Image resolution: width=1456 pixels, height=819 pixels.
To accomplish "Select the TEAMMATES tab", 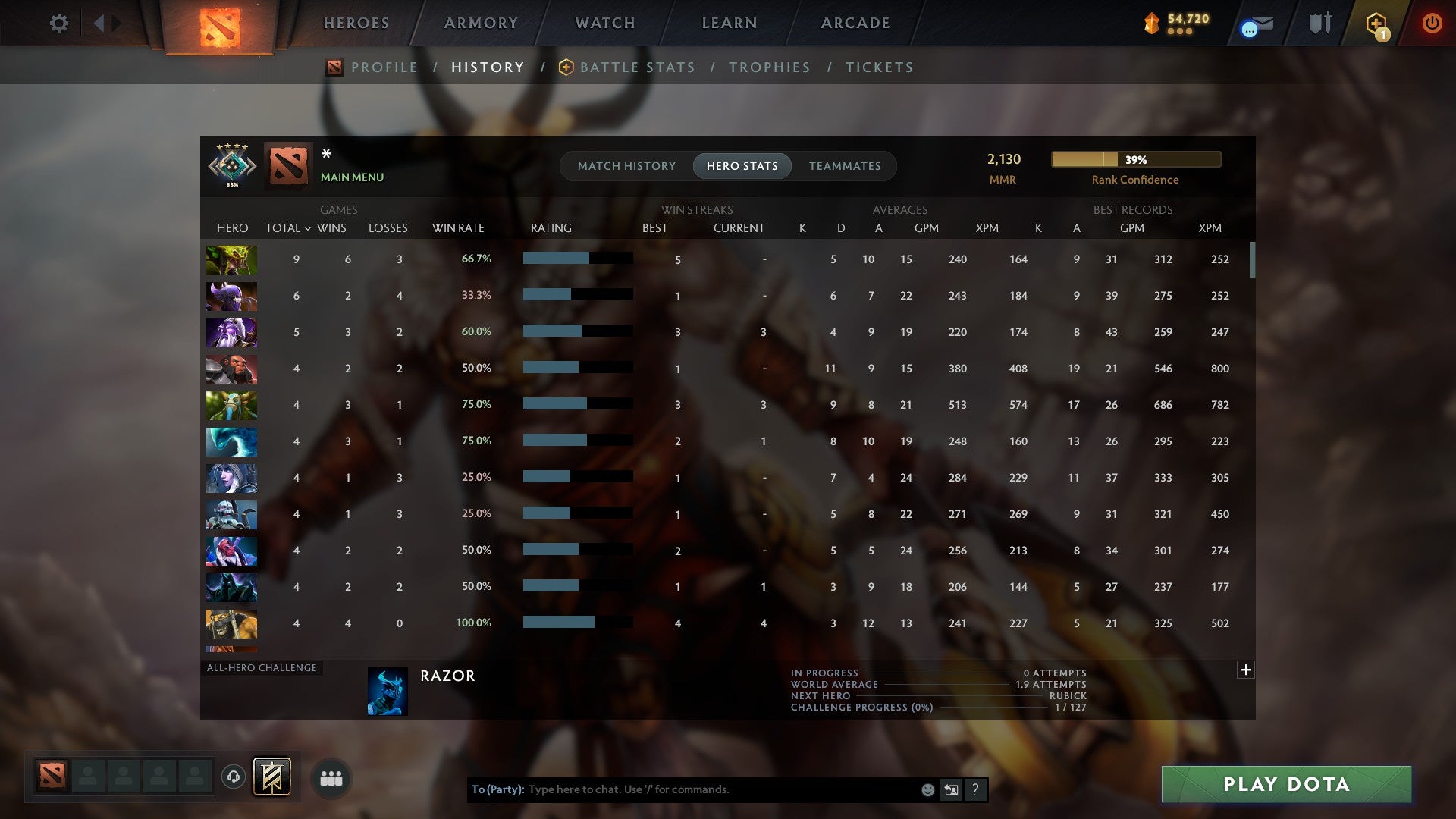I will [x=844, y=165].
